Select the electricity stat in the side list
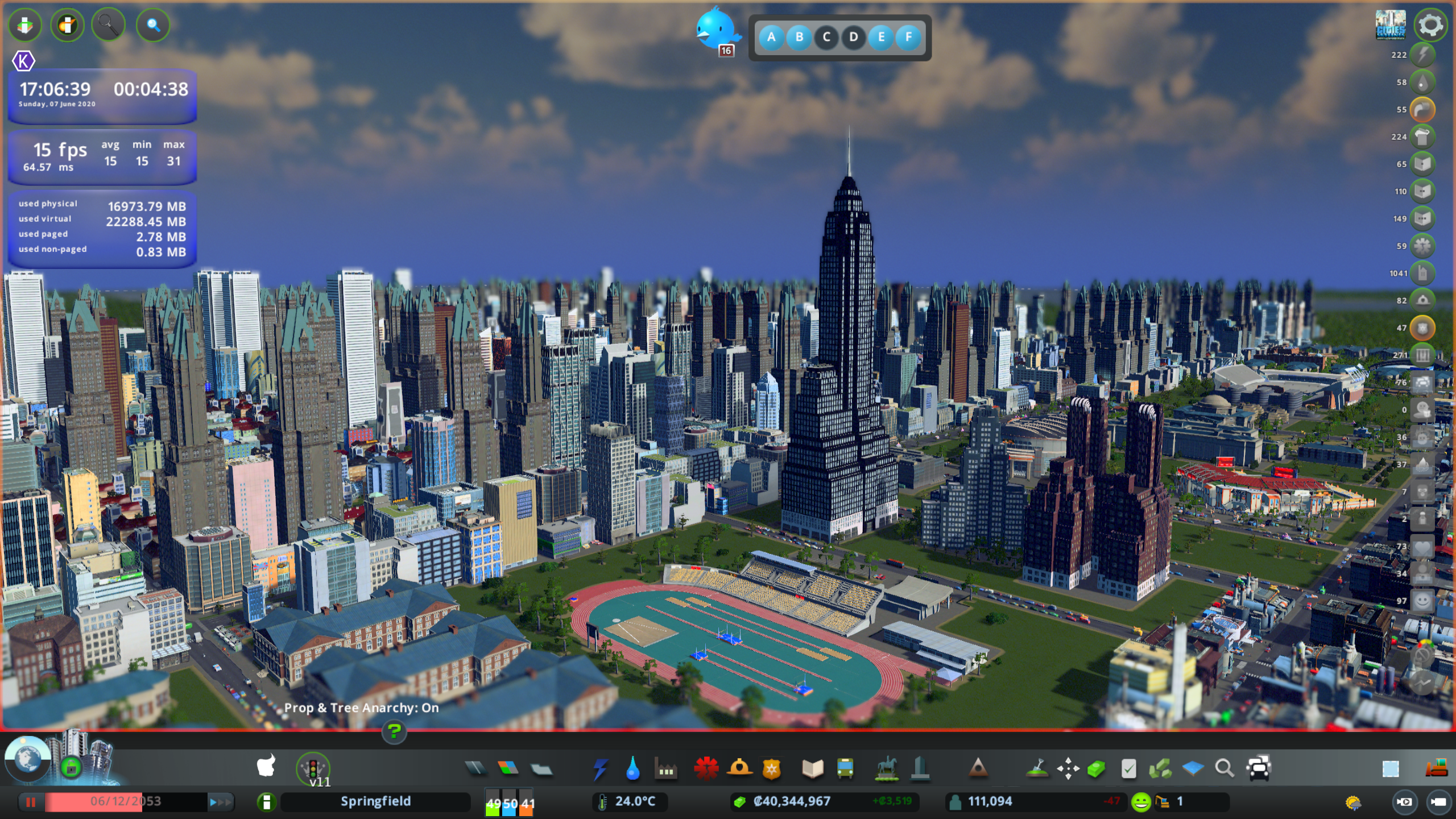This screenshot has width=1456, height=819. (1422, 55)
